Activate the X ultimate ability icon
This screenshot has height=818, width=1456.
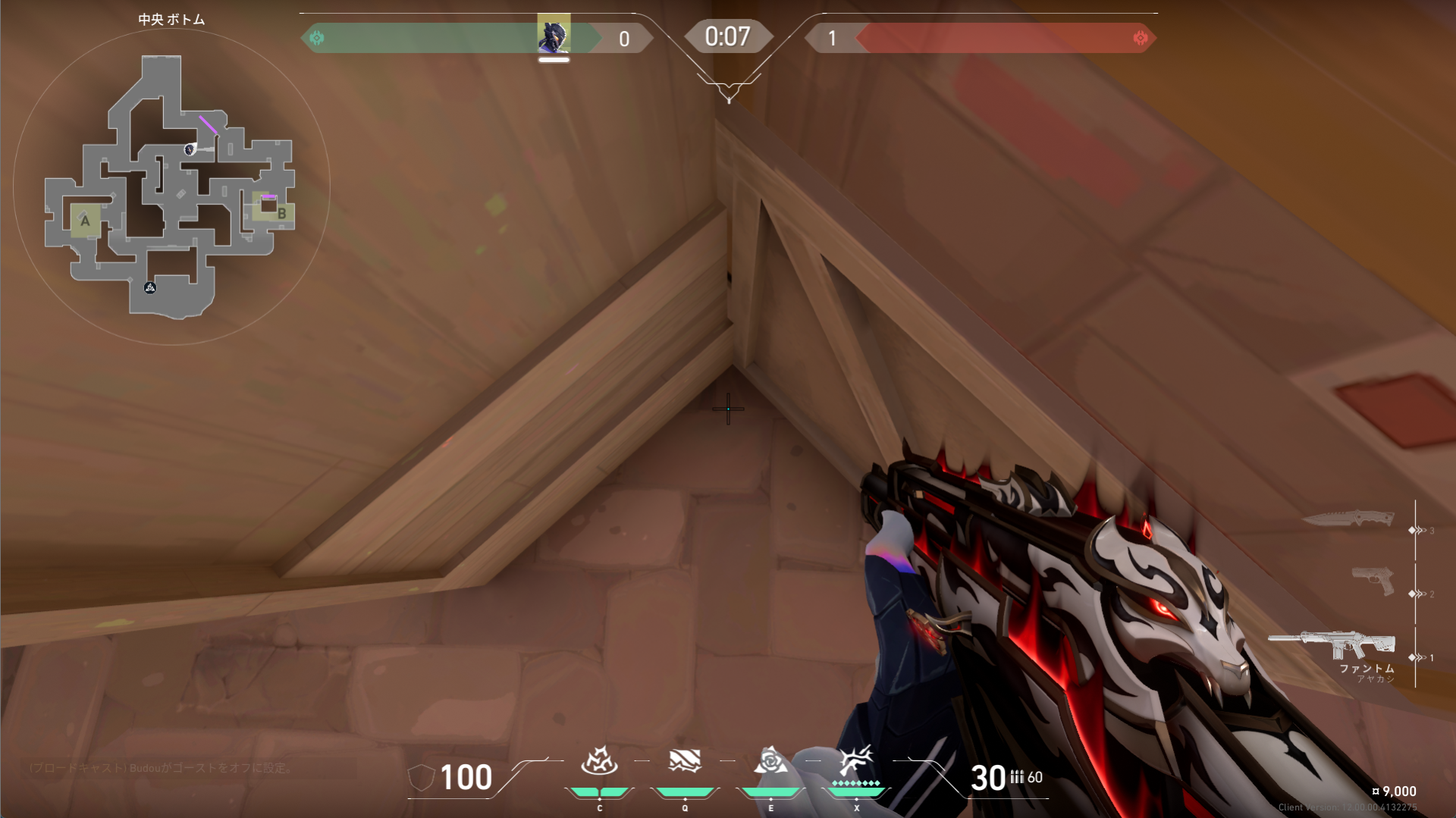[x=856, y=759]
